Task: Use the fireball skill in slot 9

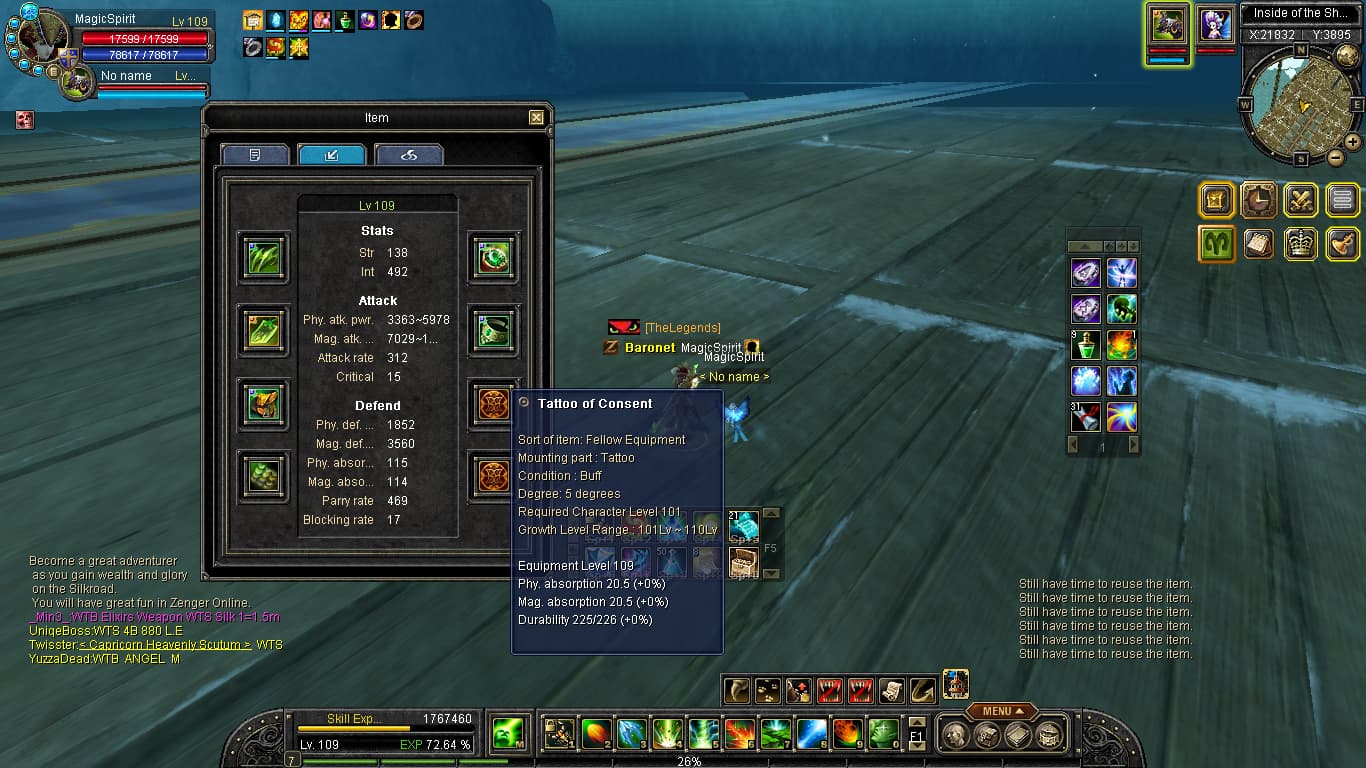Action: [847, 734]
